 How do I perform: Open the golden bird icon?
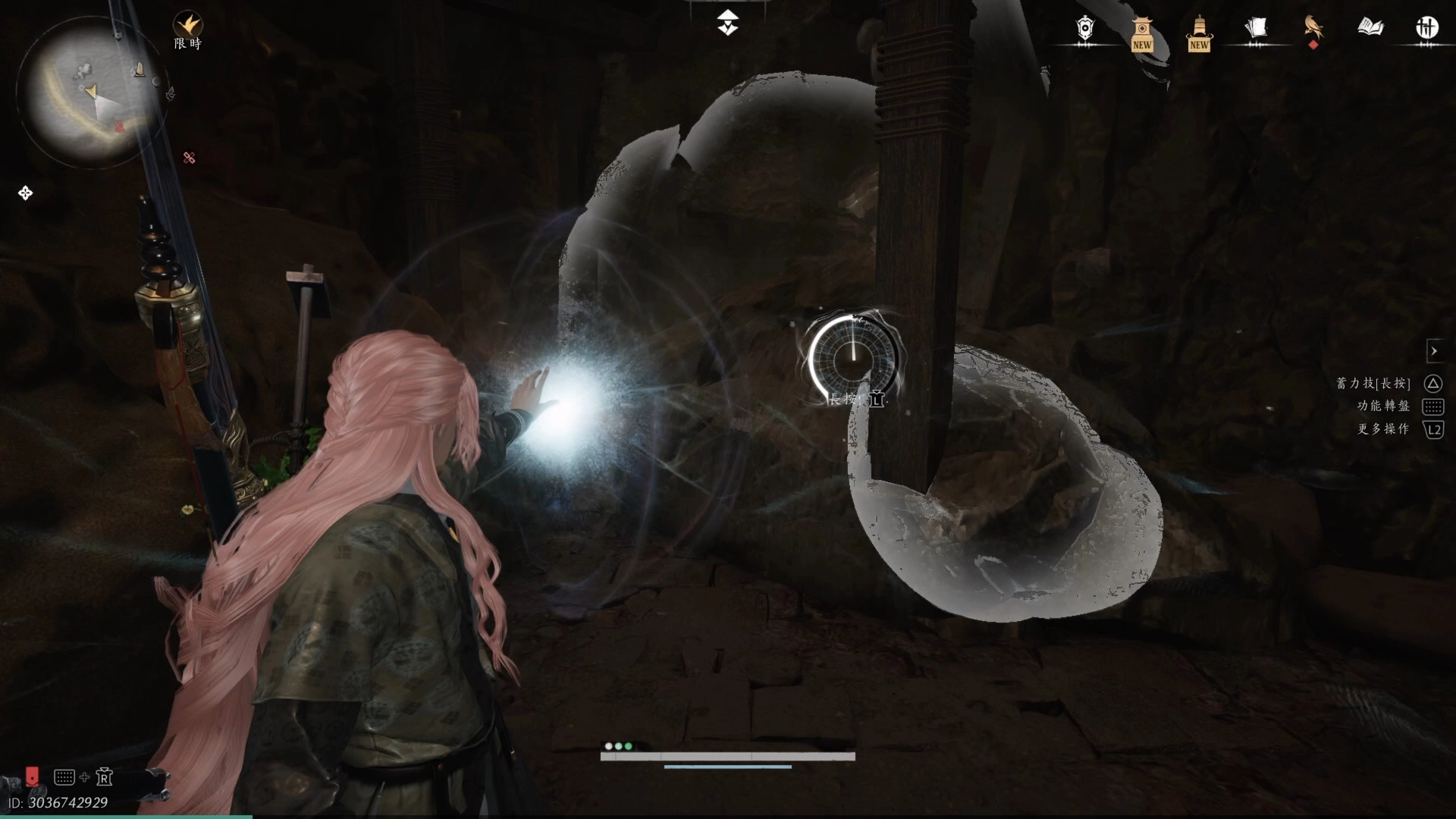(x=1313, y=29)
